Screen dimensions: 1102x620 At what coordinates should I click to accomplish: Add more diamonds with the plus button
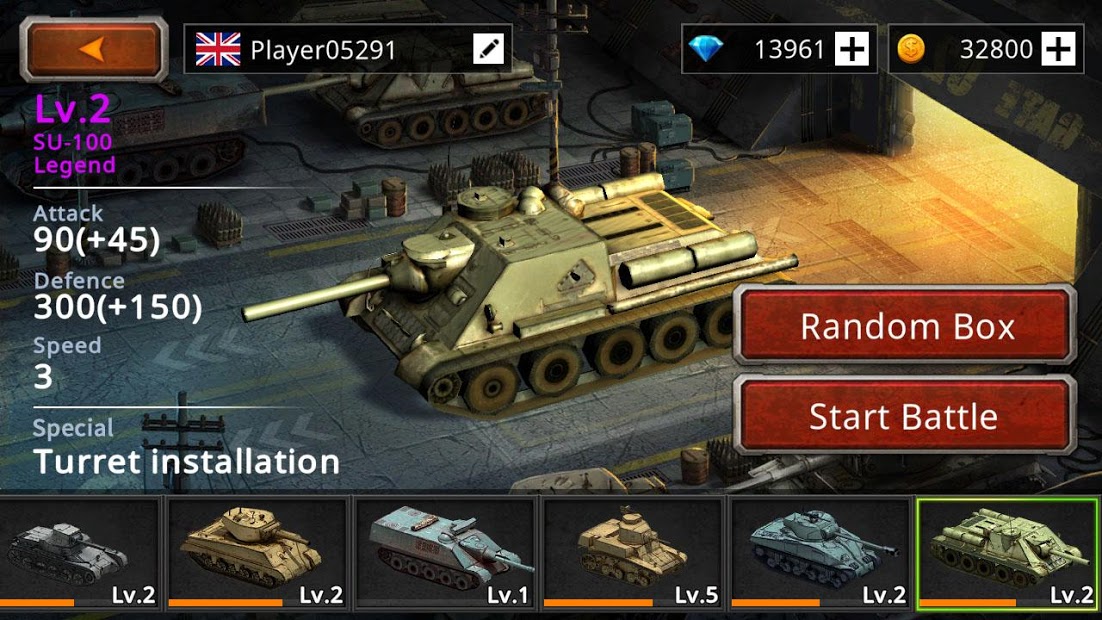tap(852, 49)
